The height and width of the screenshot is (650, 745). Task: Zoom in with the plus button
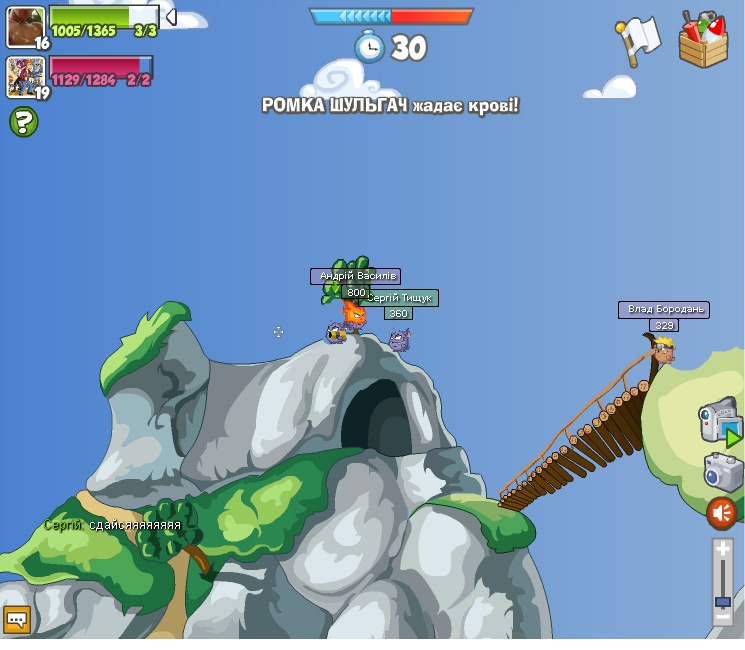coord(722,549)
